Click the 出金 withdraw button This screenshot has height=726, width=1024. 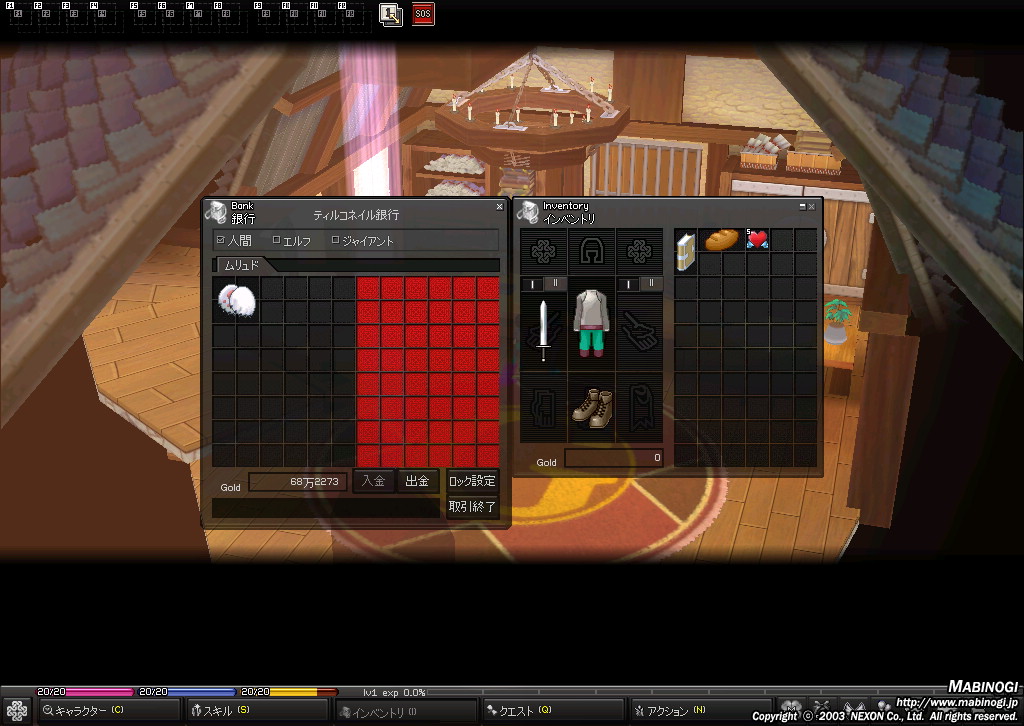coord(417,481)
